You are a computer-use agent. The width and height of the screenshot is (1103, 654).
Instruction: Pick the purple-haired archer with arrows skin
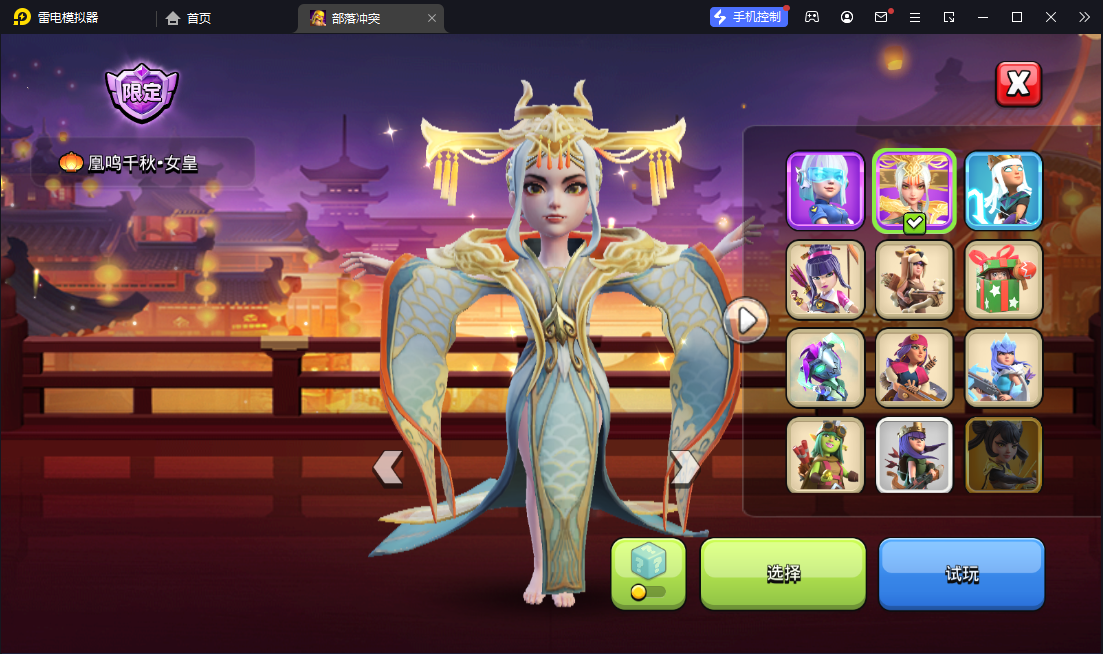[825, 279]
